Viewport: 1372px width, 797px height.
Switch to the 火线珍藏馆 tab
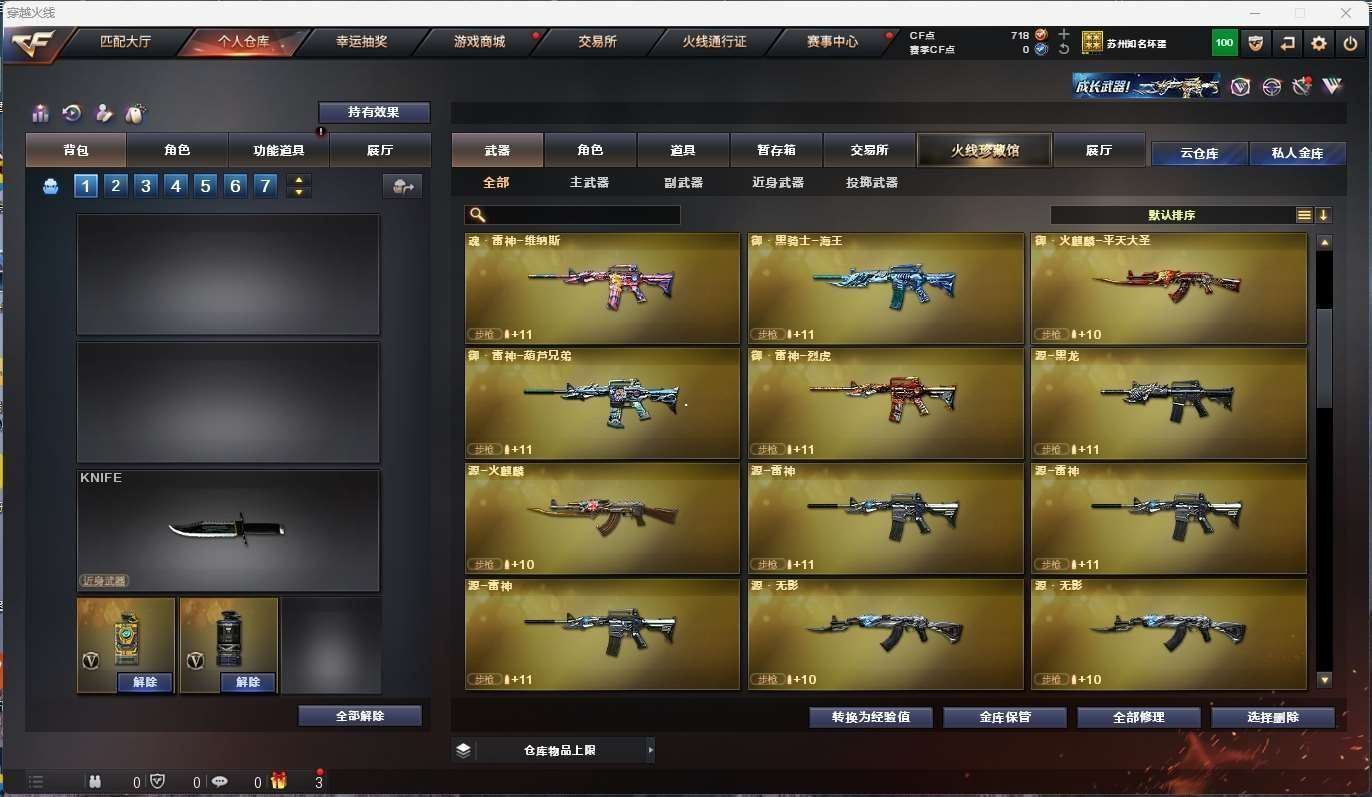coord(984,150)
